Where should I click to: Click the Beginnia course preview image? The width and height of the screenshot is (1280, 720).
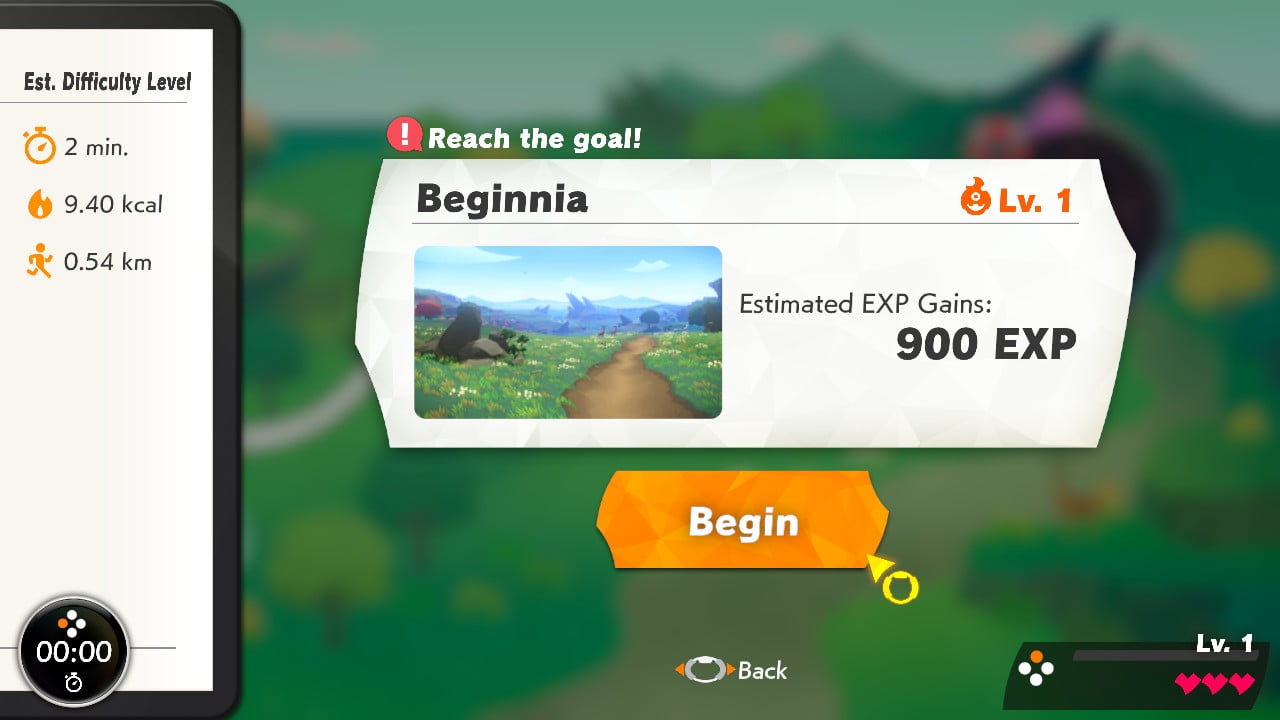(x=567, y=331)
